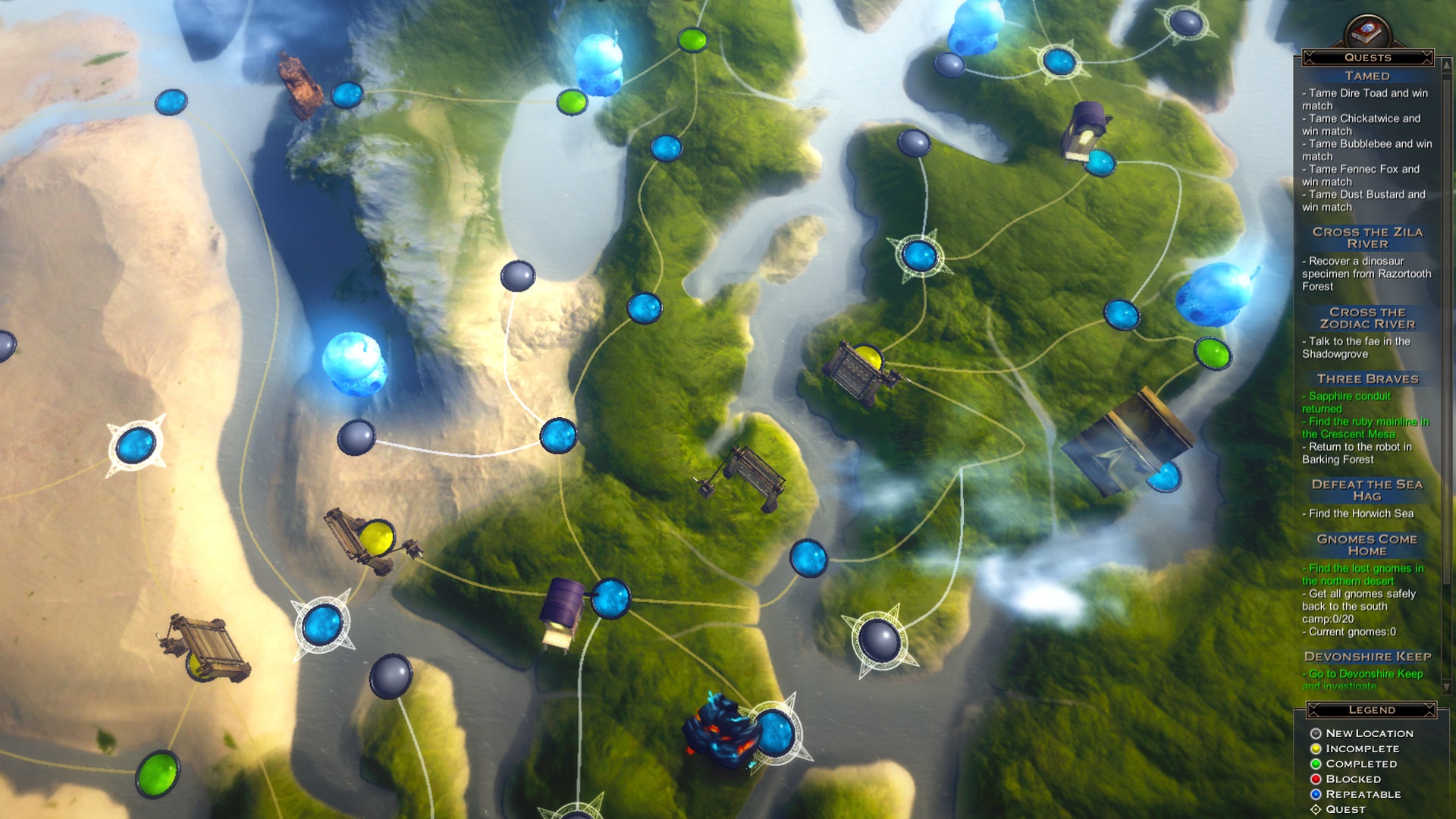Select the yellow incomplete location near the western bridge

377,538
